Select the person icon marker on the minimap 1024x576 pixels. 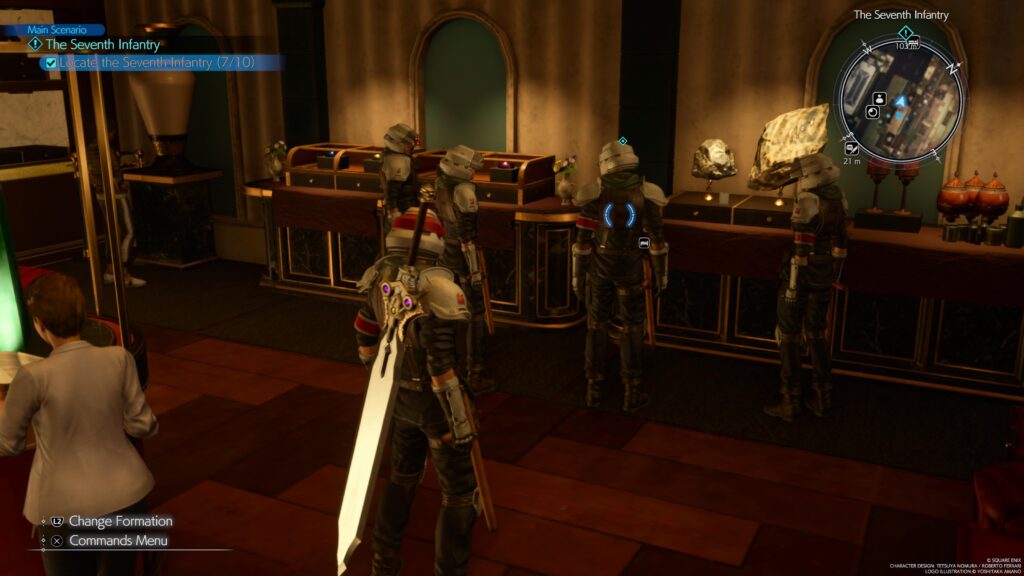tap(879, 98)
